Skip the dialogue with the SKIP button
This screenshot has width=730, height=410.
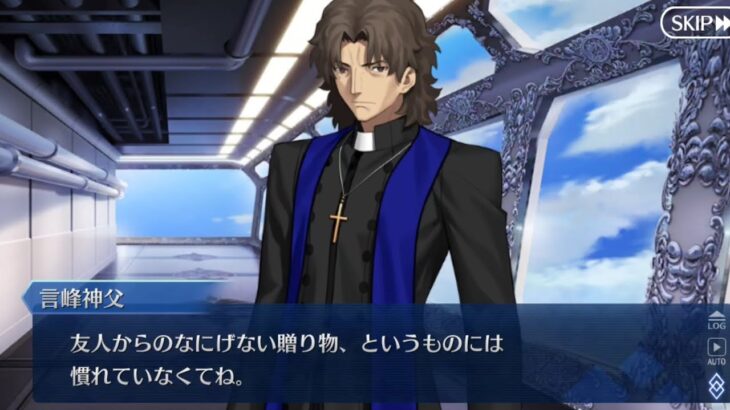(694, 23)
